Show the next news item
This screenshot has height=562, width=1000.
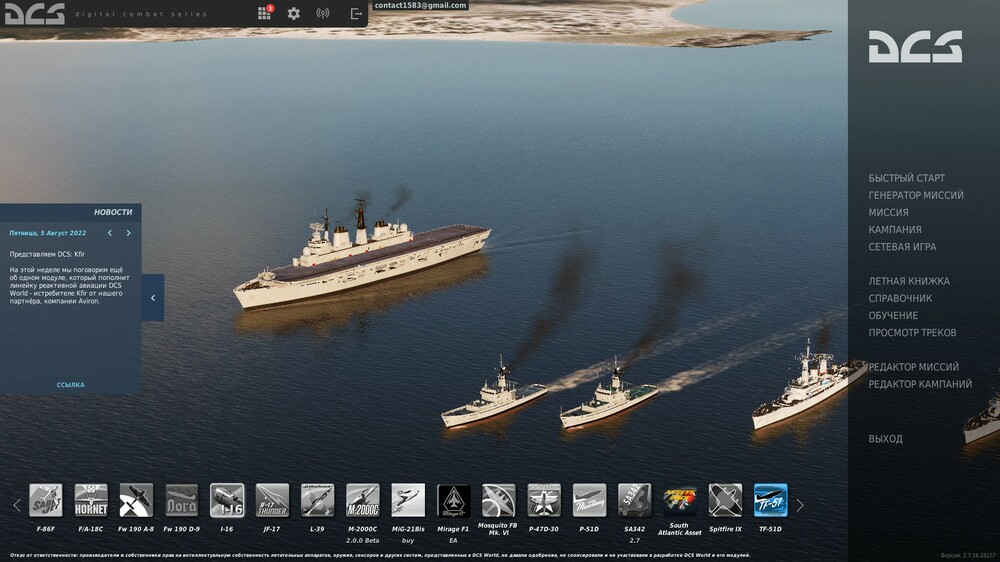[128, 233]
